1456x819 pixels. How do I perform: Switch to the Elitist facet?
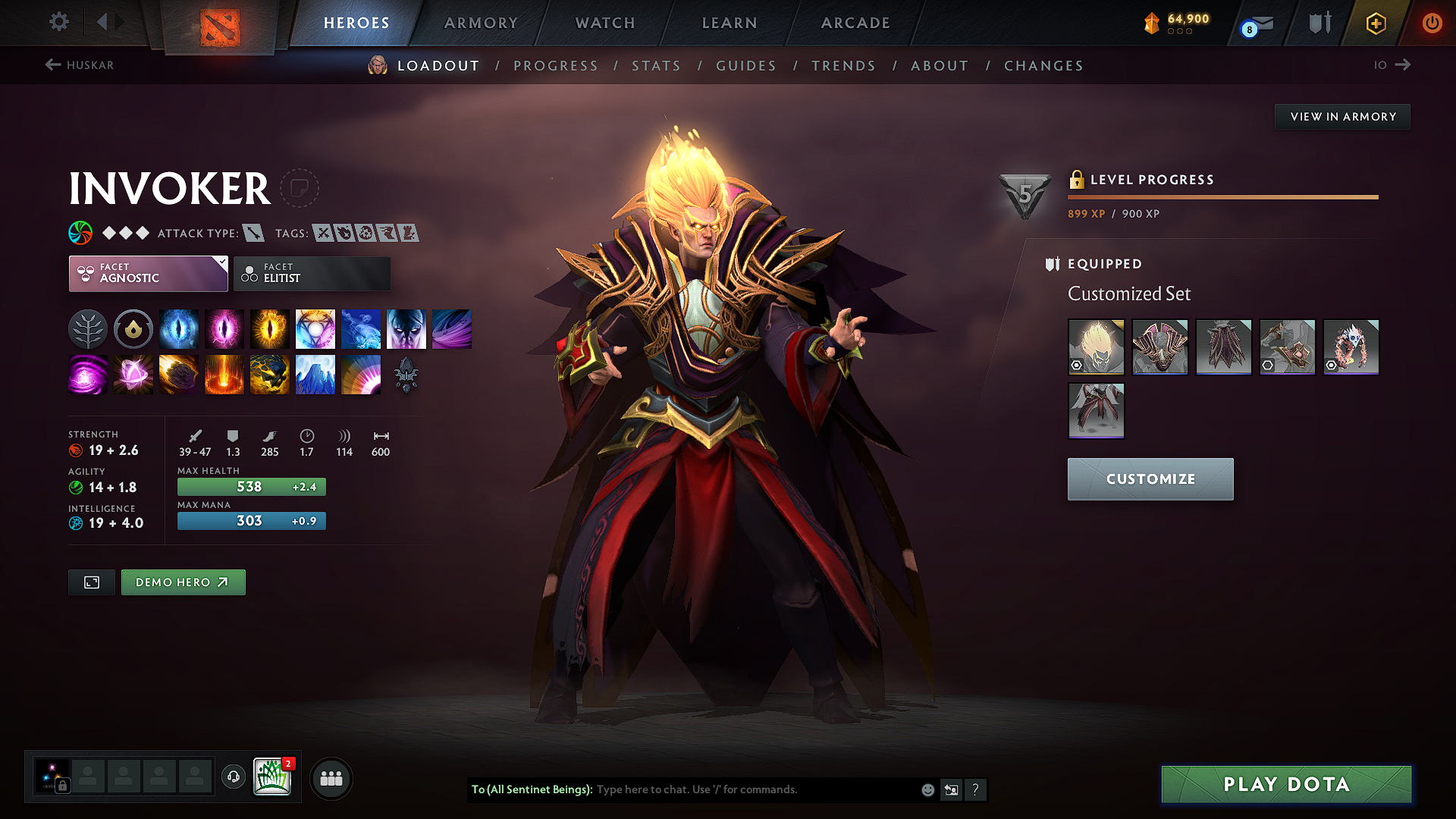(312, 274)
